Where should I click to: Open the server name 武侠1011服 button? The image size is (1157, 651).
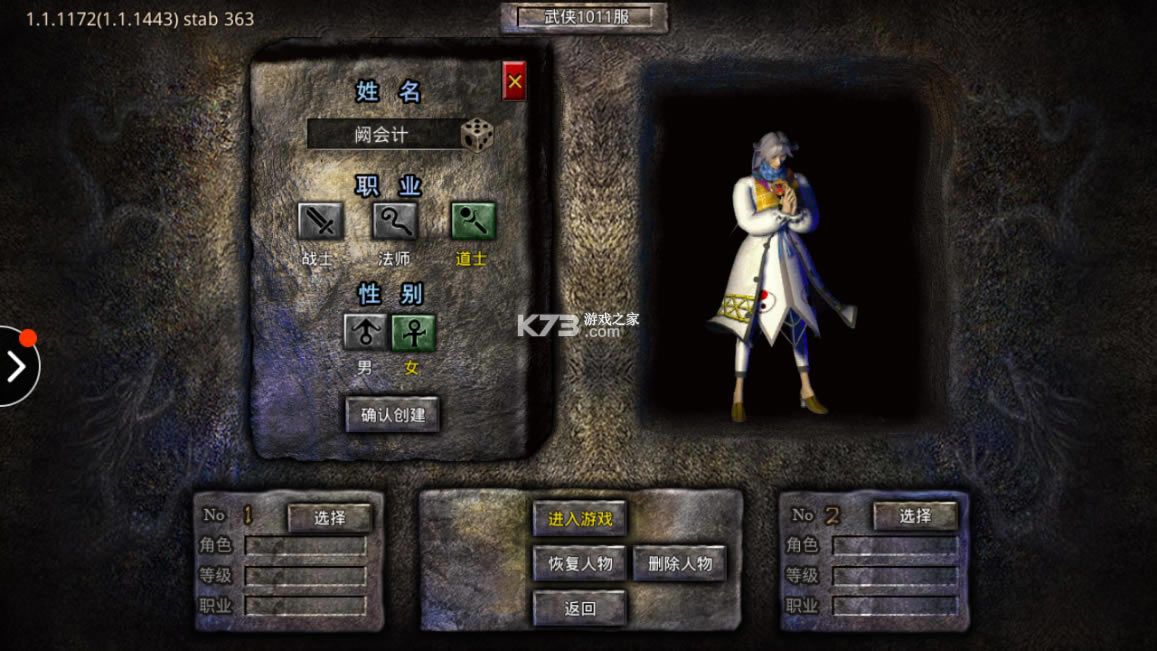[x=584, y=17]
